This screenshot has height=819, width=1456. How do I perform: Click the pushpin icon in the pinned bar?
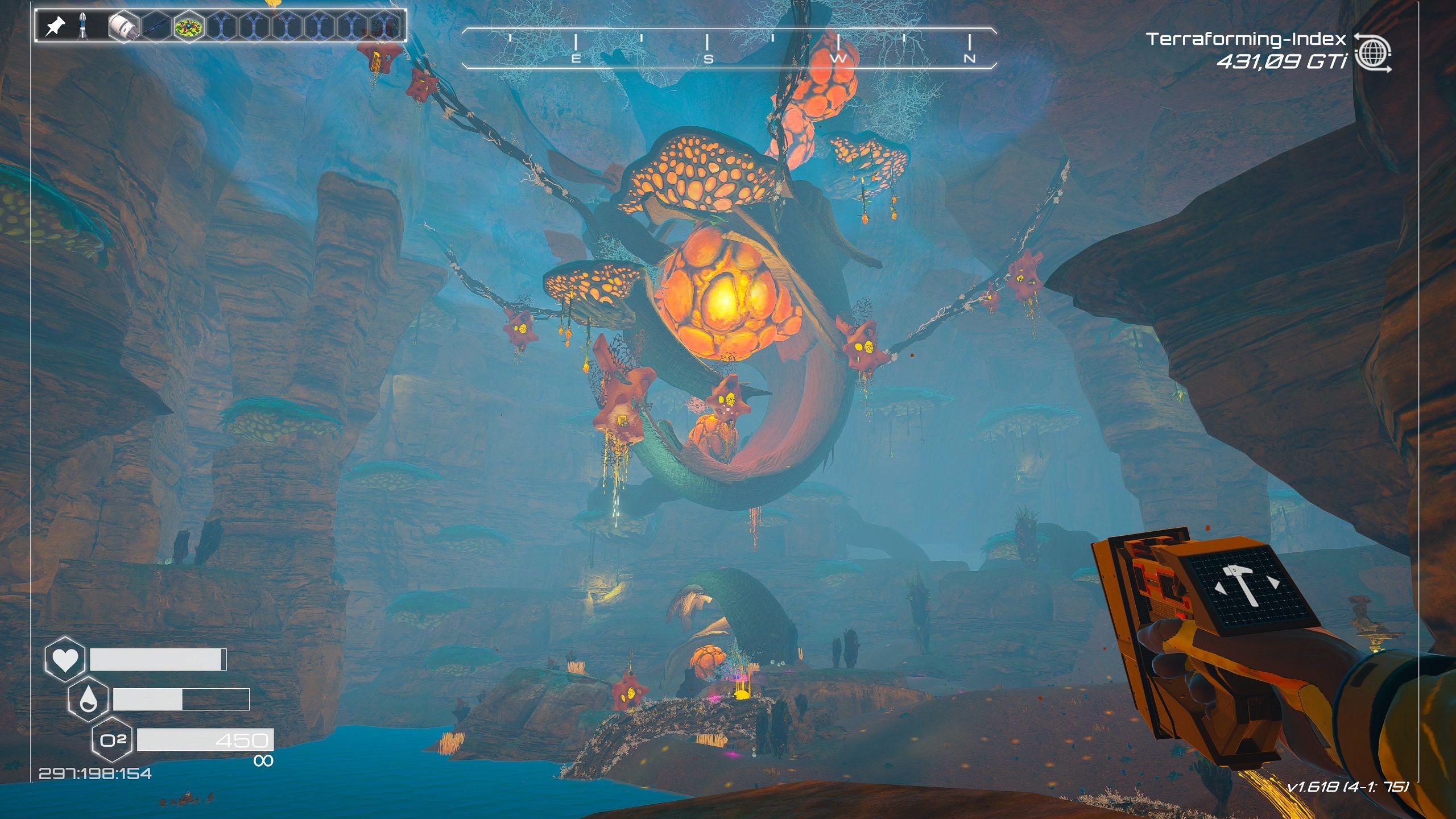click(55, 26)
